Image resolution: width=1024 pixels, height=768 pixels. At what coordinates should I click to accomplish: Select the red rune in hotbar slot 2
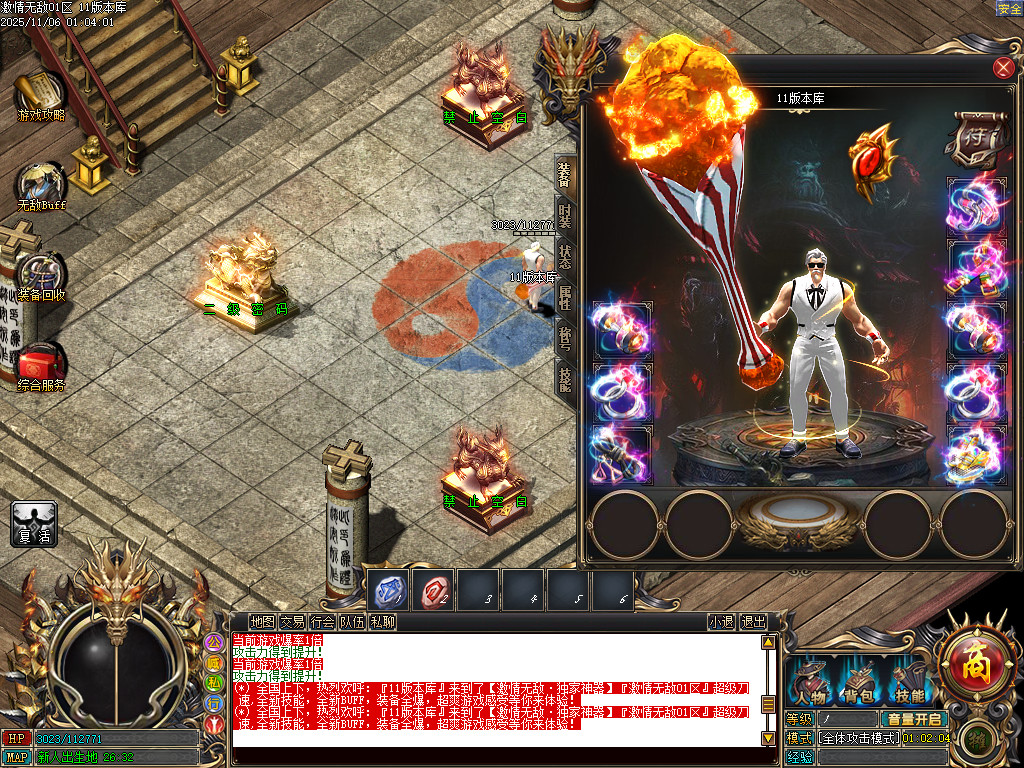[434, 590]
